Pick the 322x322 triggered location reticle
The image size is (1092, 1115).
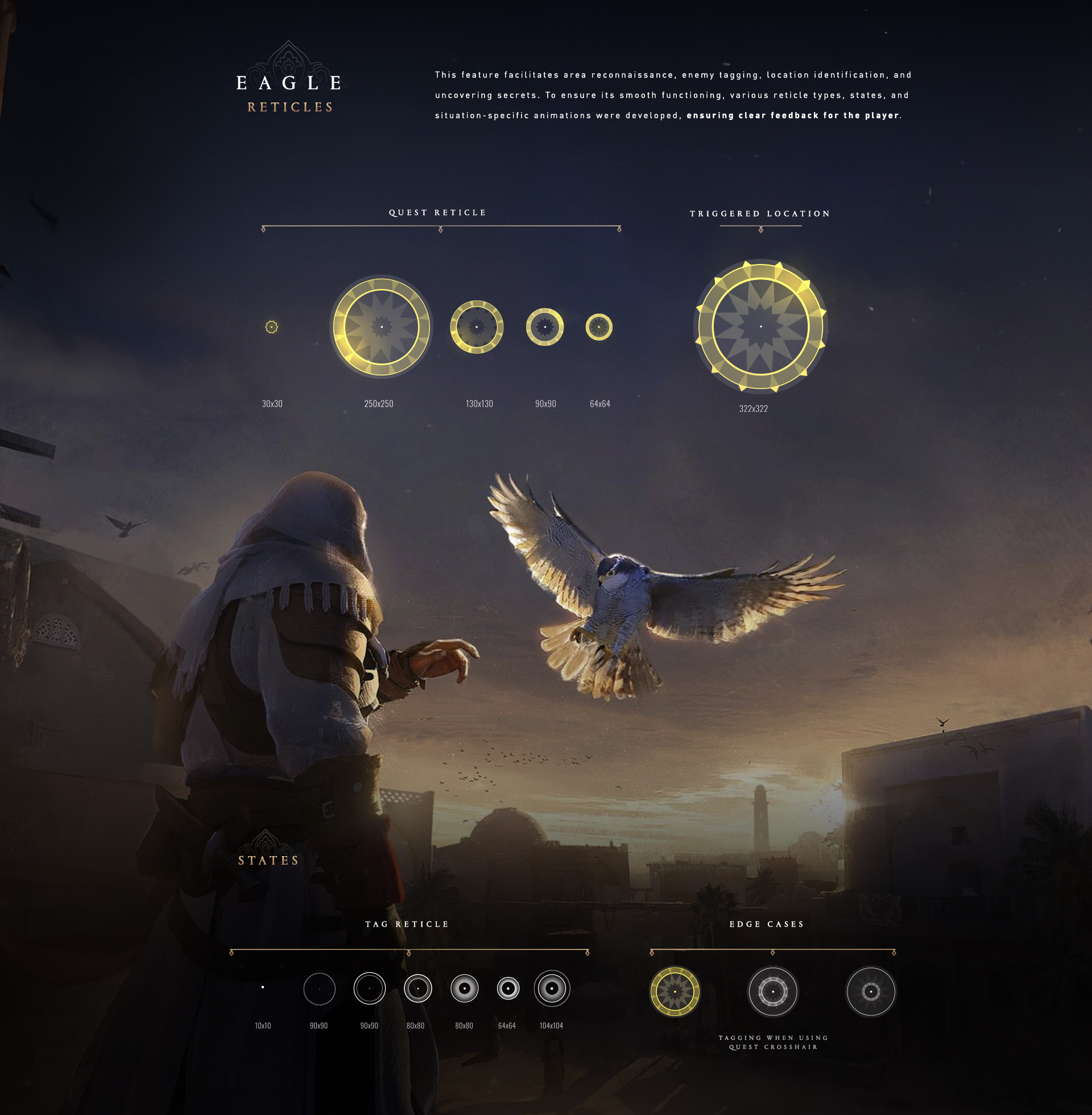[760, 327]
